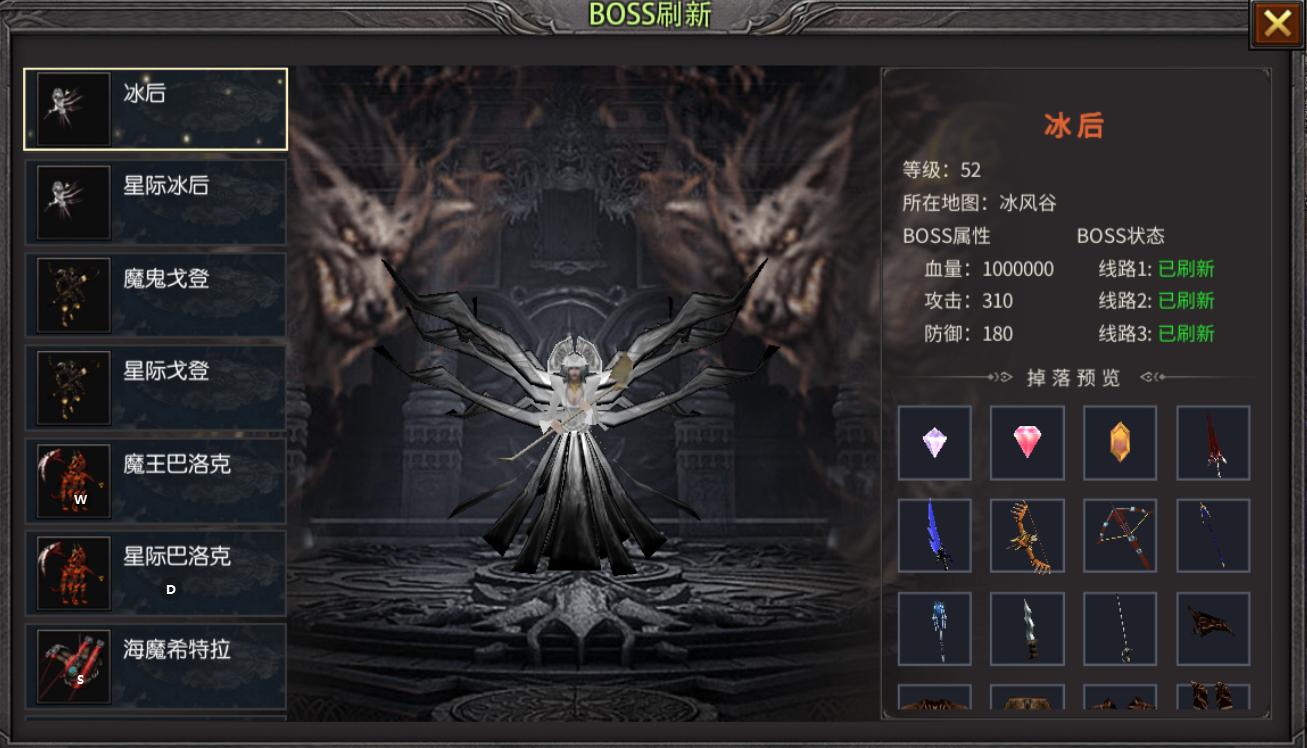
Task: Click the silver dagger drop icon
Action: [x=1027, y=628]
